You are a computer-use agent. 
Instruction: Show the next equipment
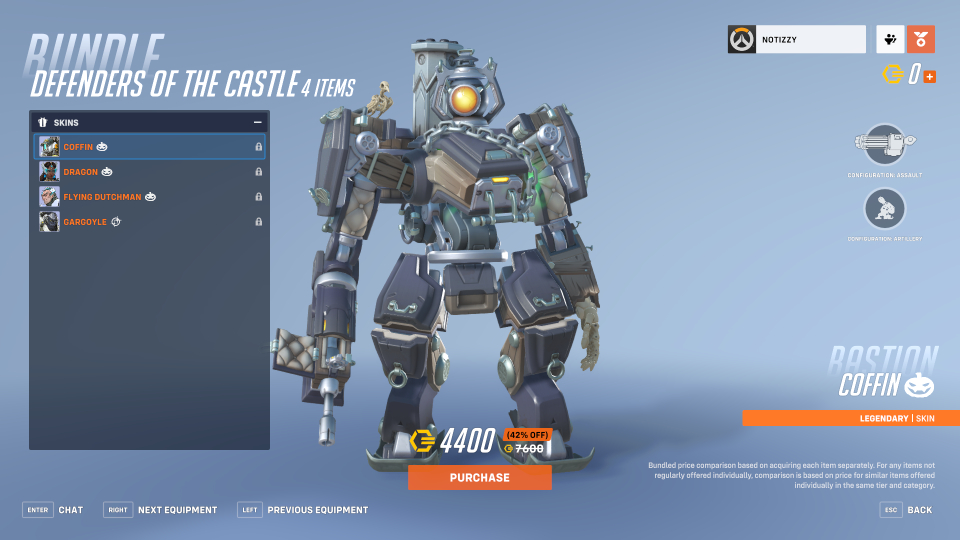pyautogui.click(x=160, y=510)
